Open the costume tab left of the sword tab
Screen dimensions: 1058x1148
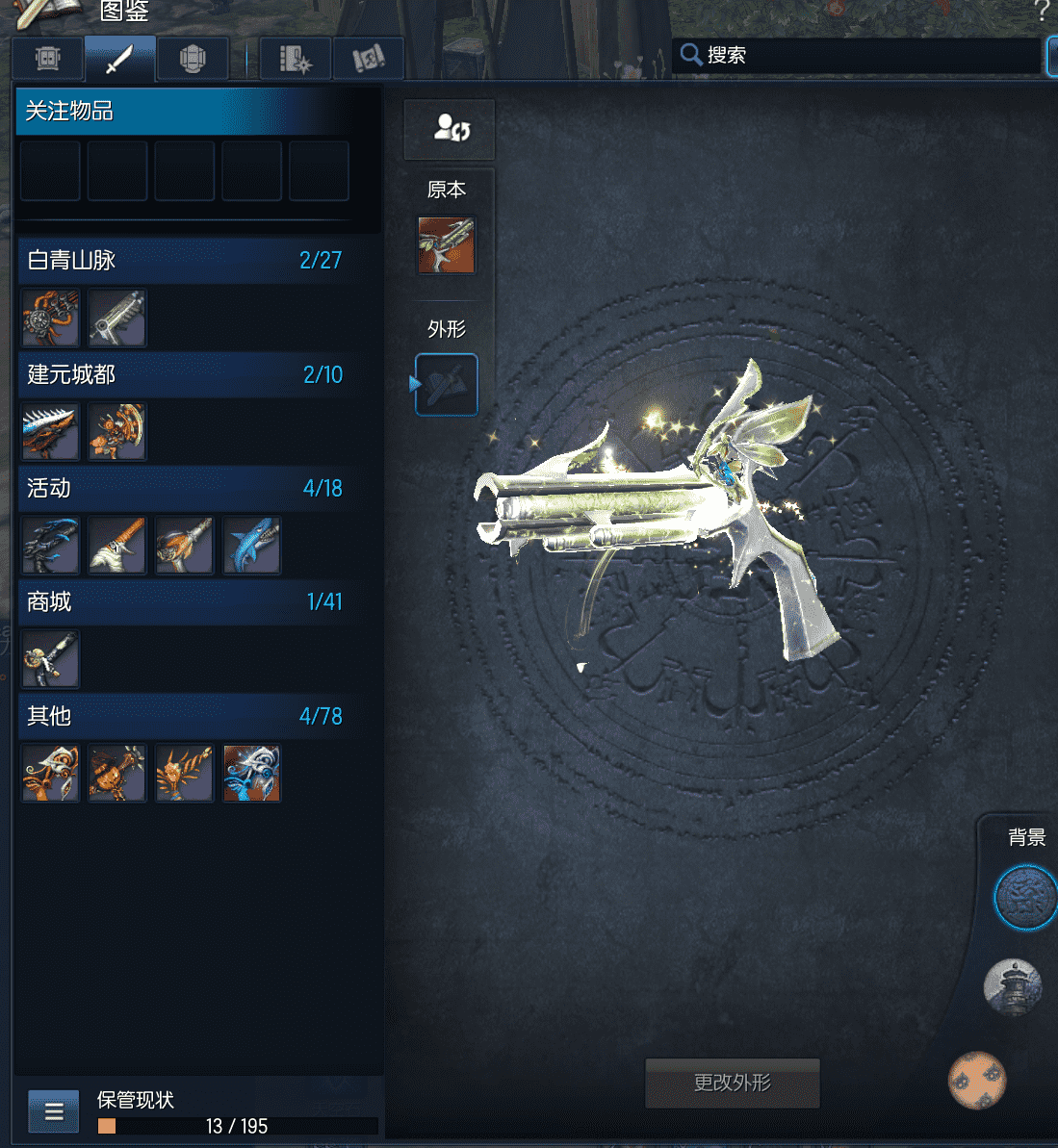[48, 59]
